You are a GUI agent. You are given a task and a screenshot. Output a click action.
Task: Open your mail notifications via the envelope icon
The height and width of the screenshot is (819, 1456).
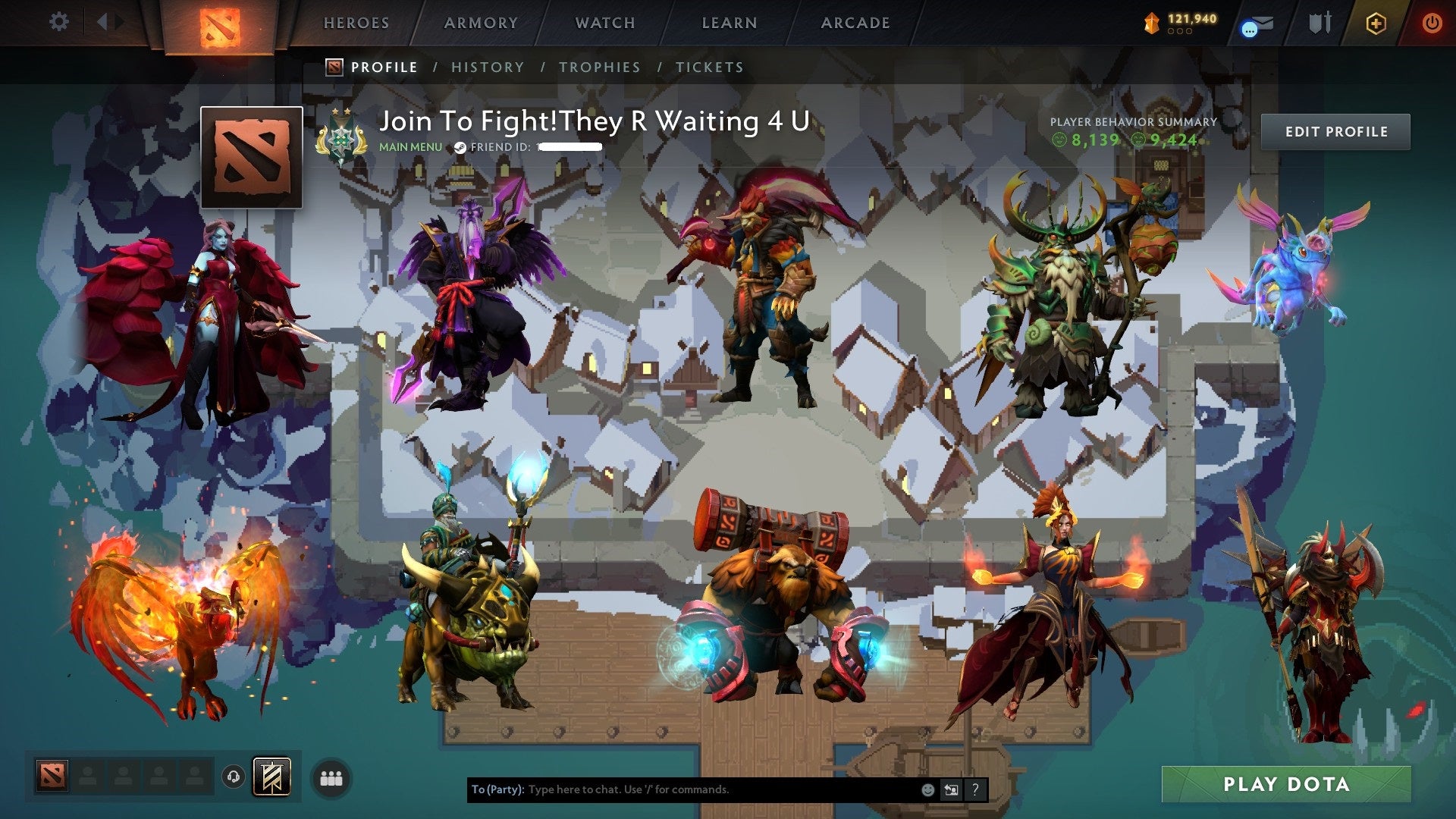1259,23
